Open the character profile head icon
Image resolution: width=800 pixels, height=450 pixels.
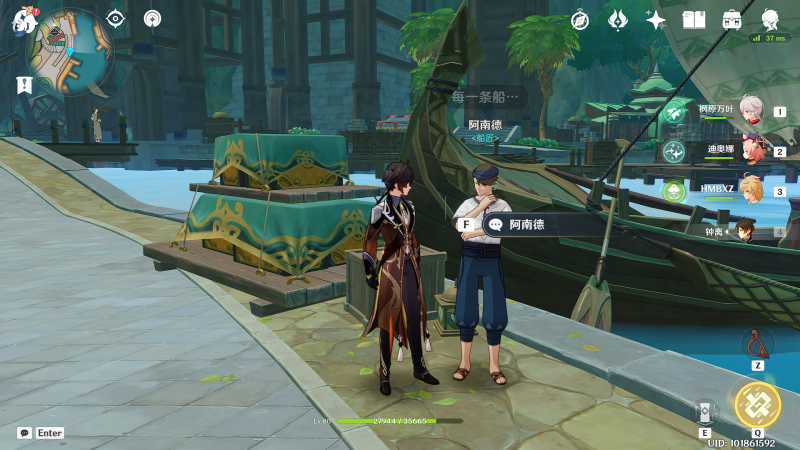coord(771,20)
